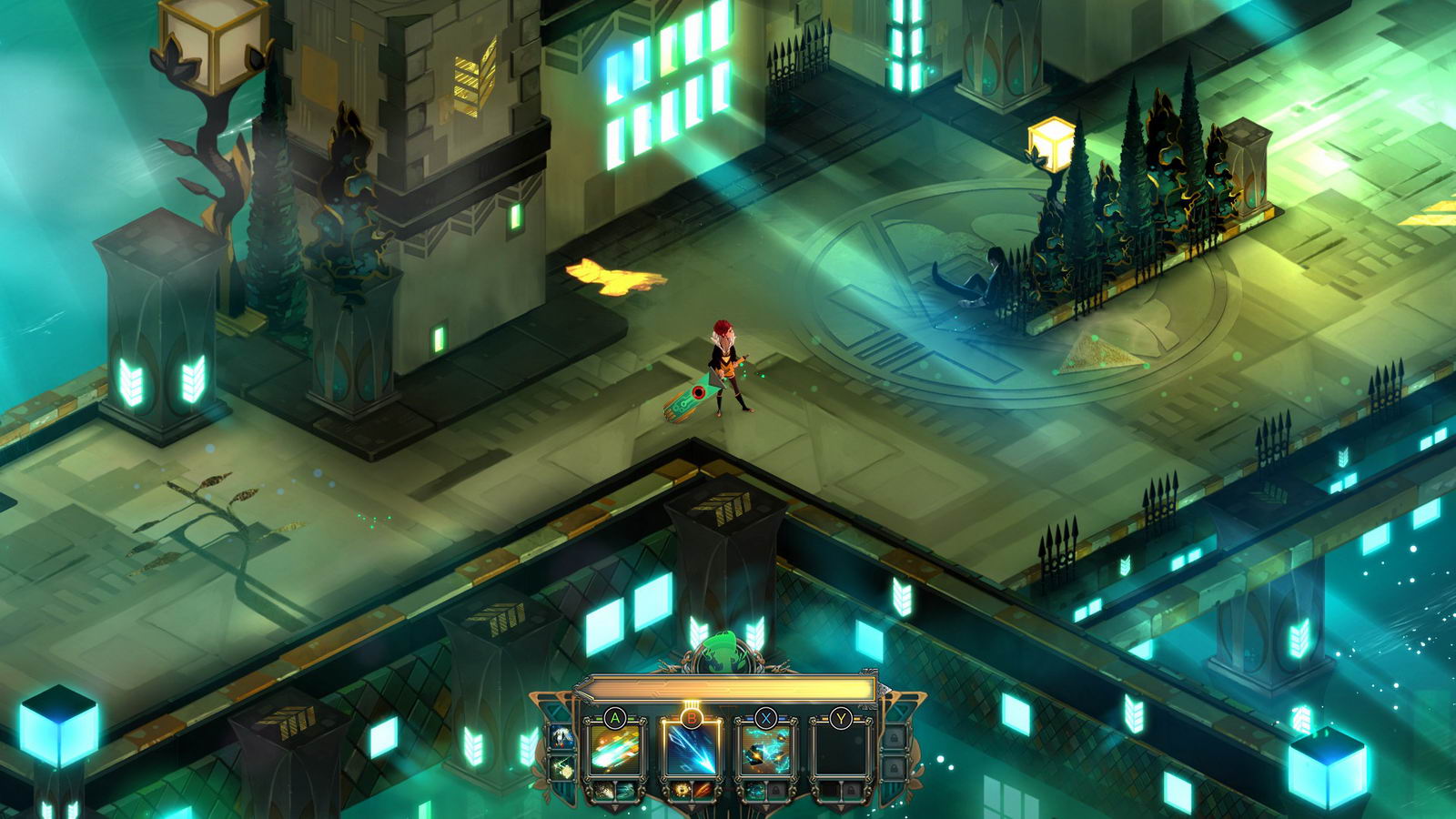Toggle the locked Y ability slot padlock
The width and height of the screenshot is (1456, 819).
click(852, 790)
